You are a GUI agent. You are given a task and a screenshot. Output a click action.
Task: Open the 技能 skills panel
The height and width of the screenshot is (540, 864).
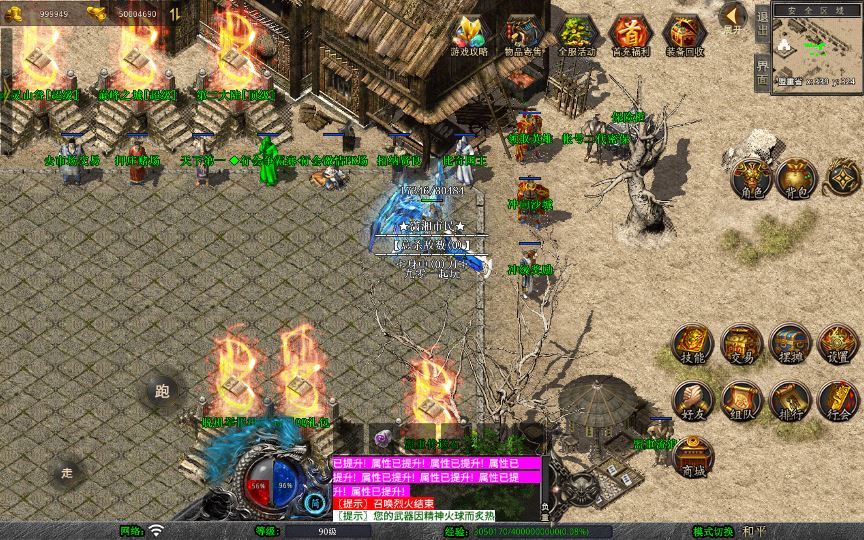coord(692,344)
